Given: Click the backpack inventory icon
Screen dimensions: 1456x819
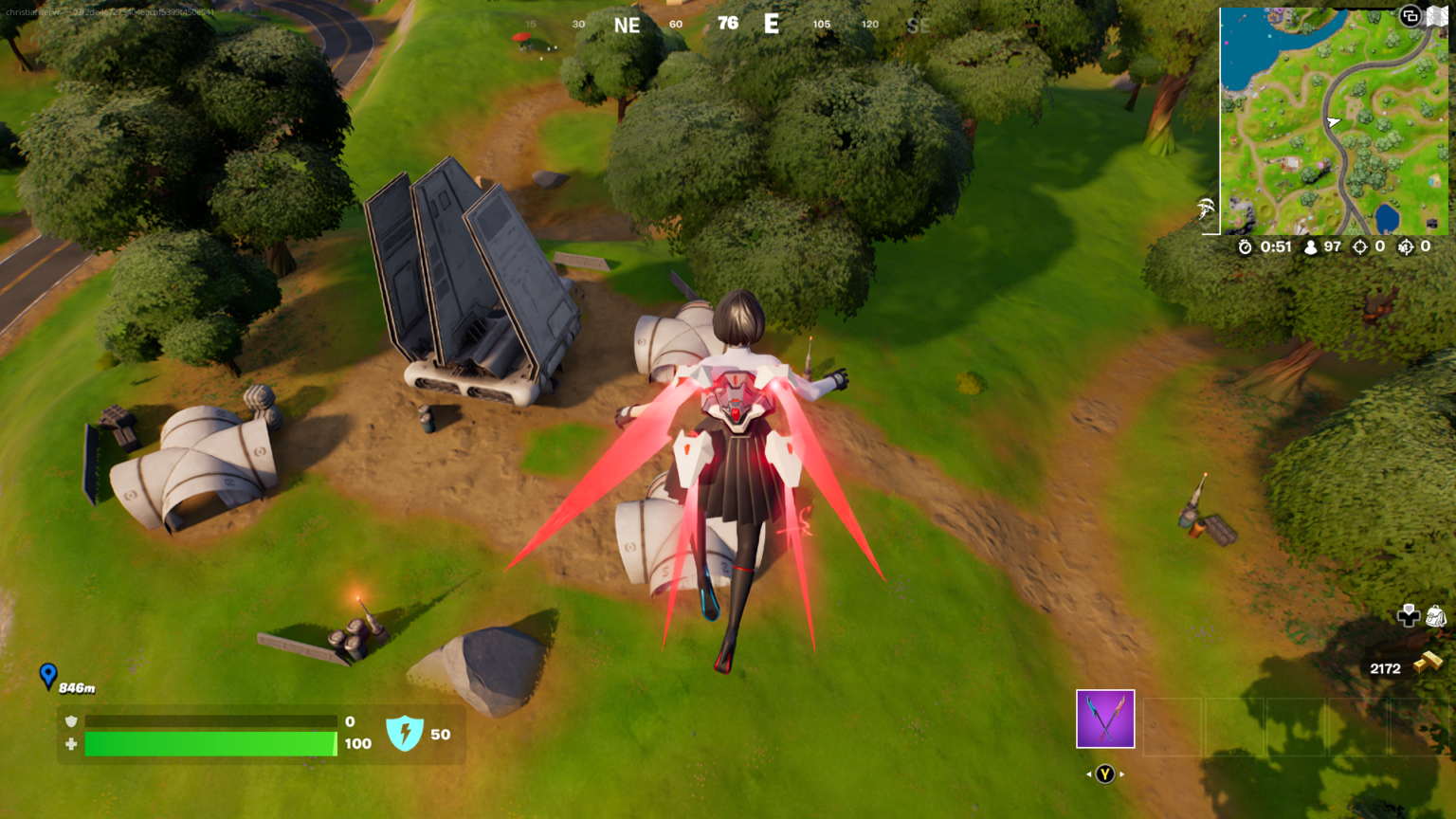Looking at the screenshot, I should pos(1436,616).
